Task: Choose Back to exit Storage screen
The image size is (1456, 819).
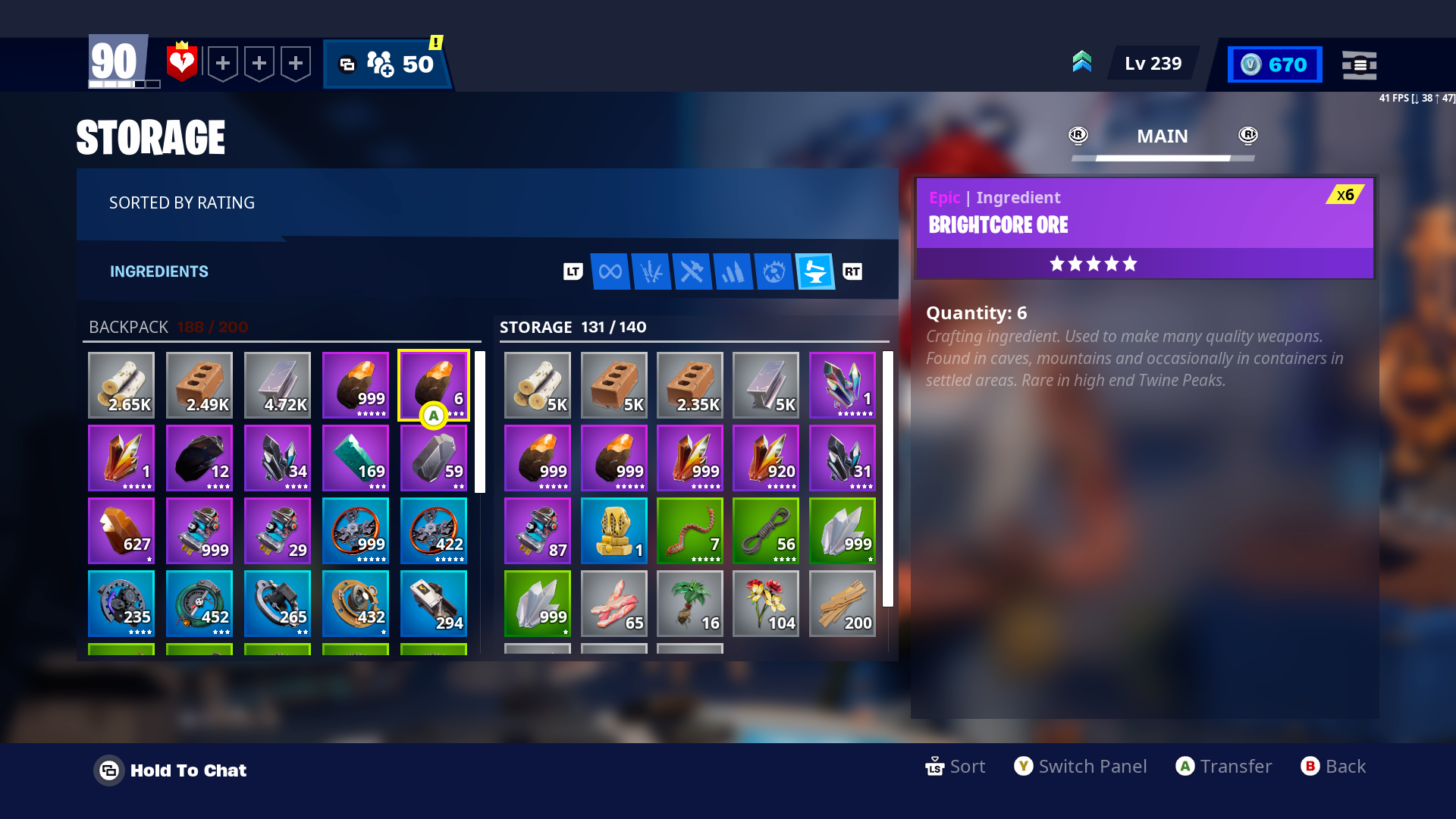Action: coord(1333,767)
